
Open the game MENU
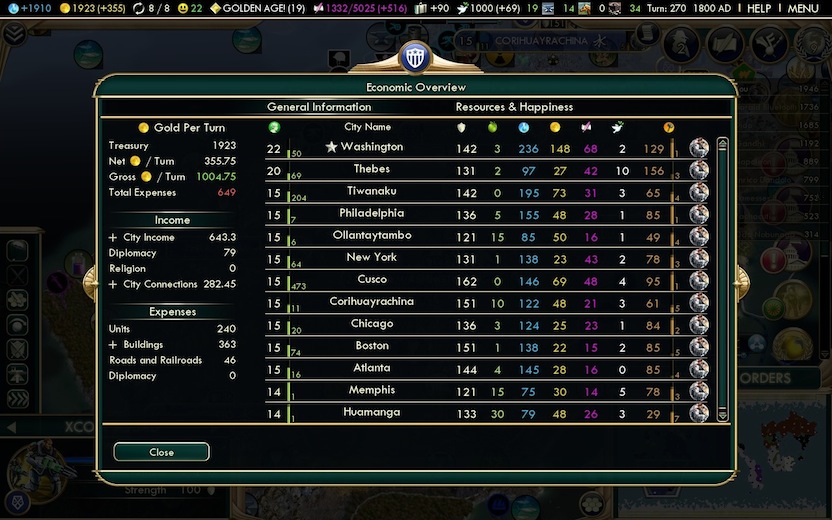[x=803, y=8]
